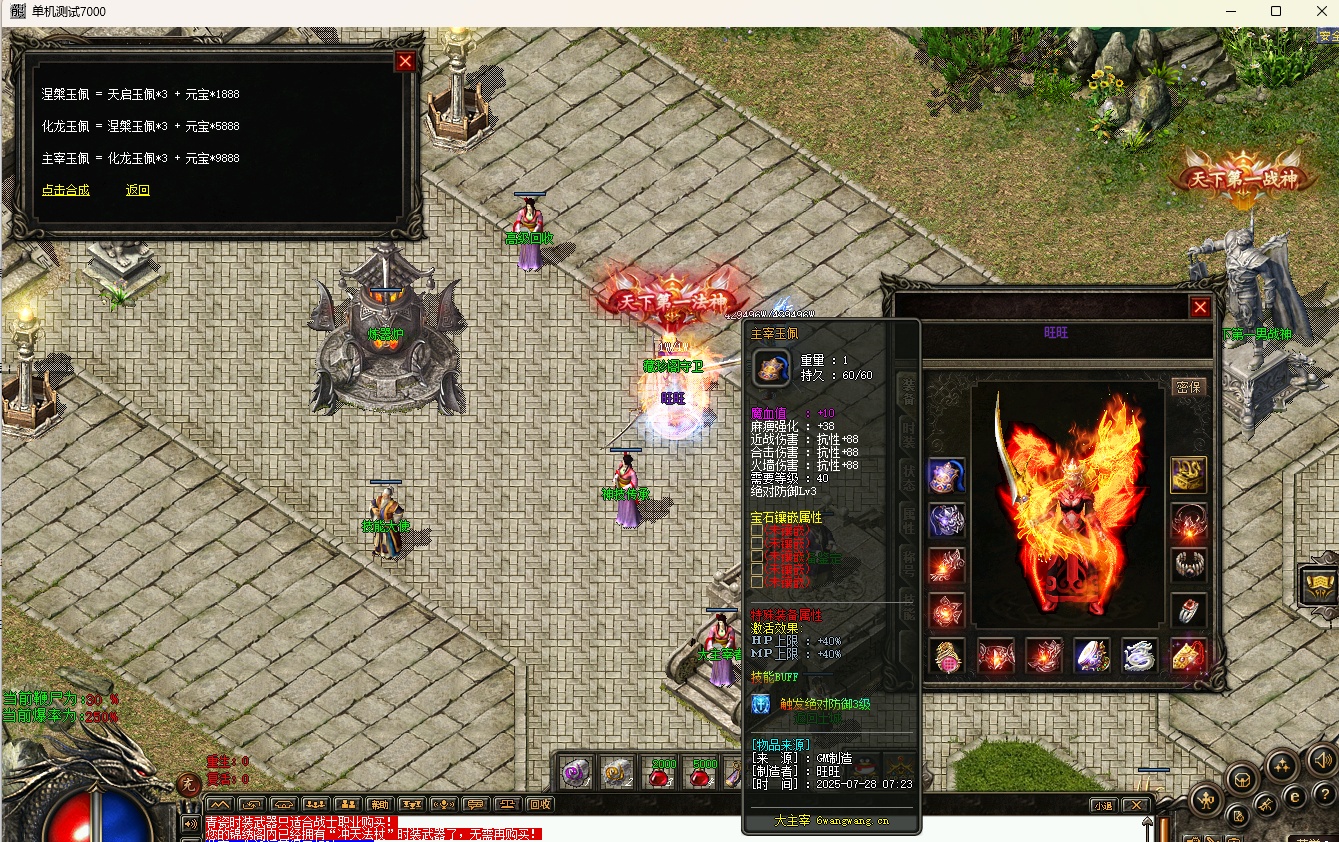Use the purple scroll hotbar slot

point(575,773)
